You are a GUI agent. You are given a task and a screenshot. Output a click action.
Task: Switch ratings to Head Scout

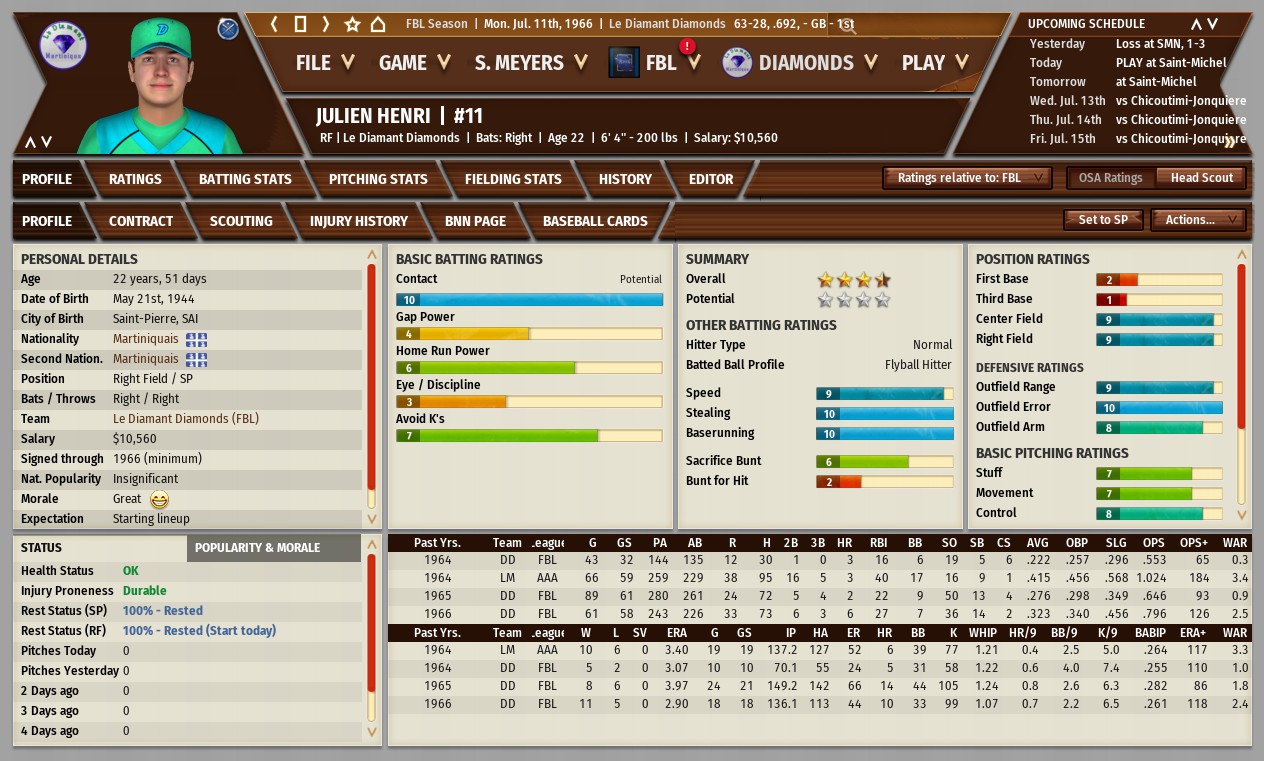[x=1202, y=178]
